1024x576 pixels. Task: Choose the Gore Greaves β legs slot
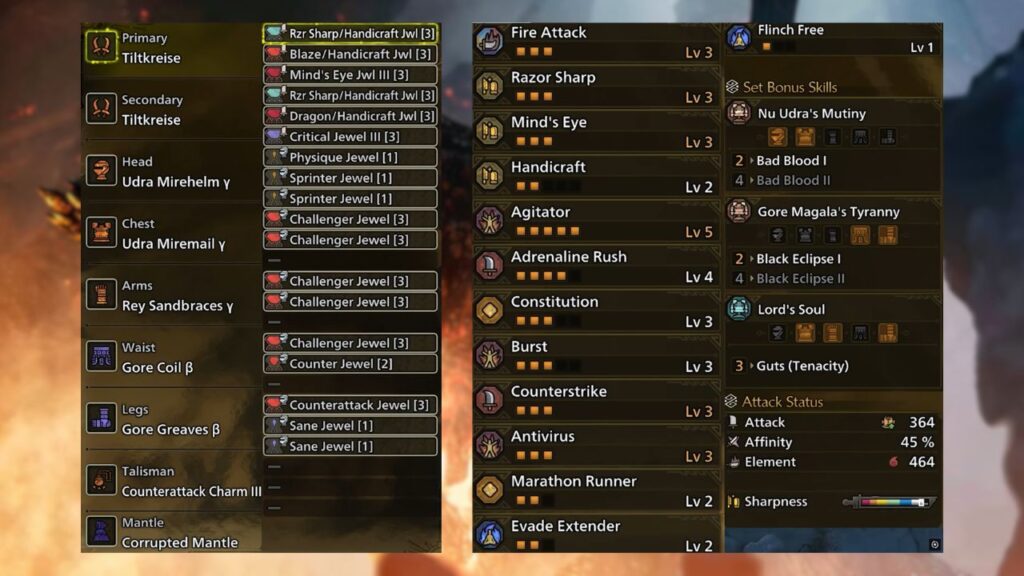point(170,420)
